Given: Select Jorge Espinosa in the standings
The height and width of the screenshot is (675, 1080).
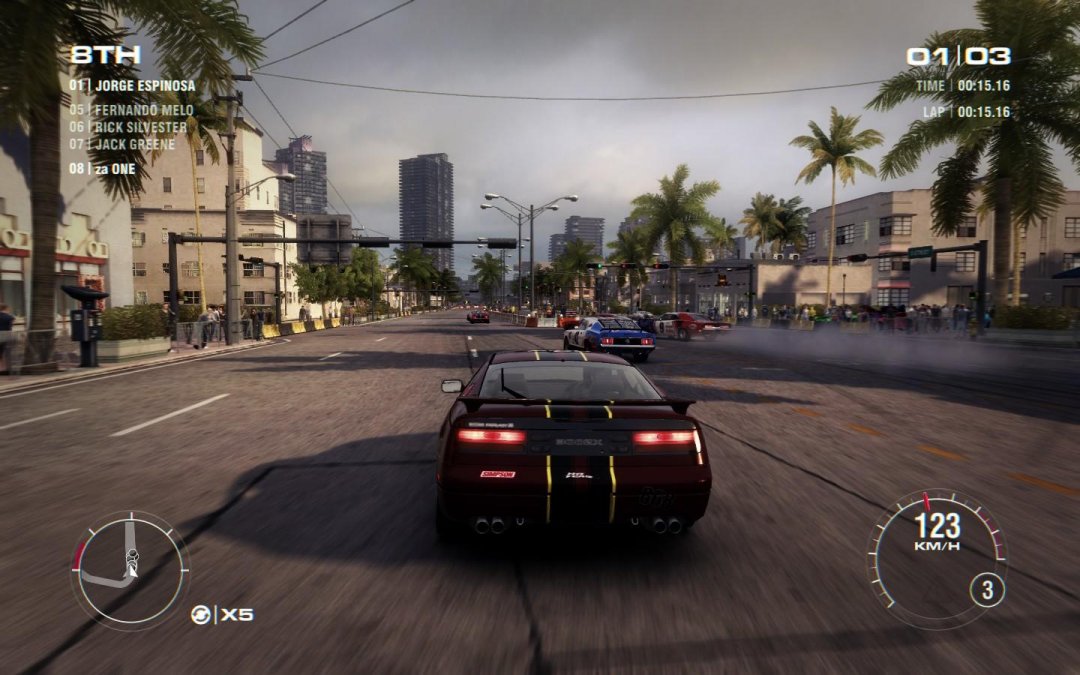Looking at the screenshot, I should [133, 86].
